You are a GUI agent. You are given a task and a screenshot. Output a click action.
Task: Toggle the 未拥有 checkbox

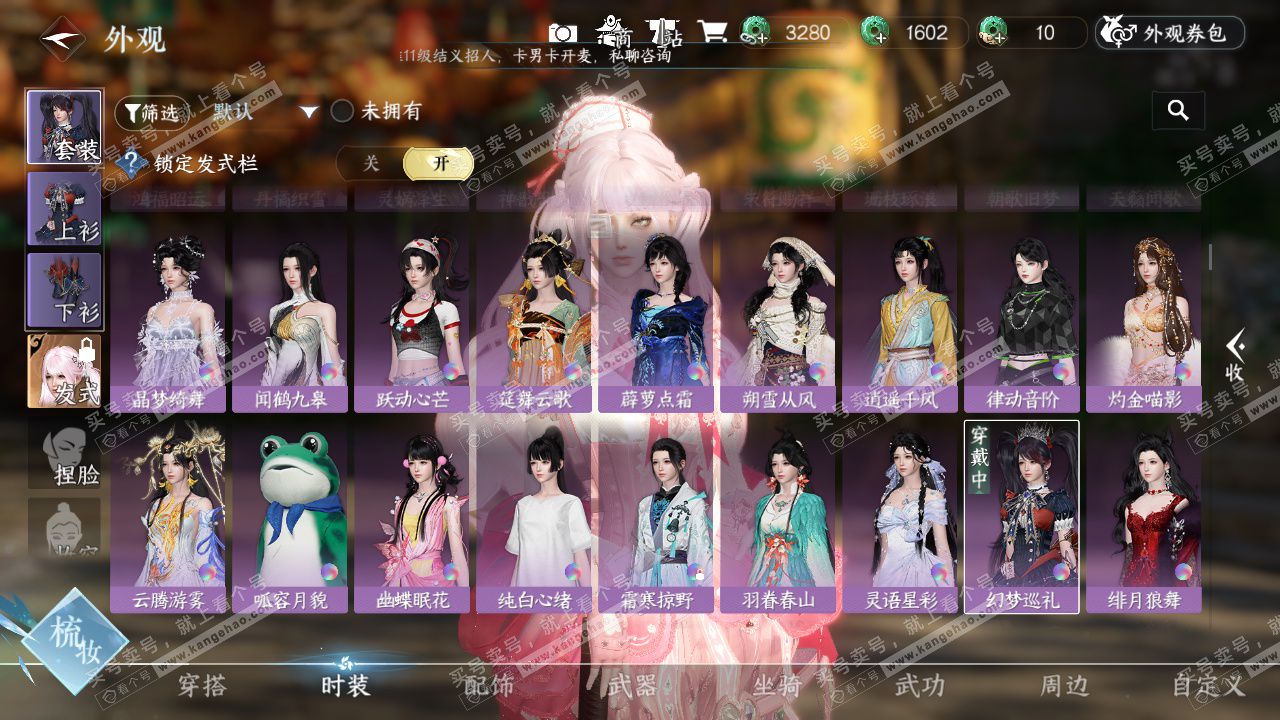point(343,111)
